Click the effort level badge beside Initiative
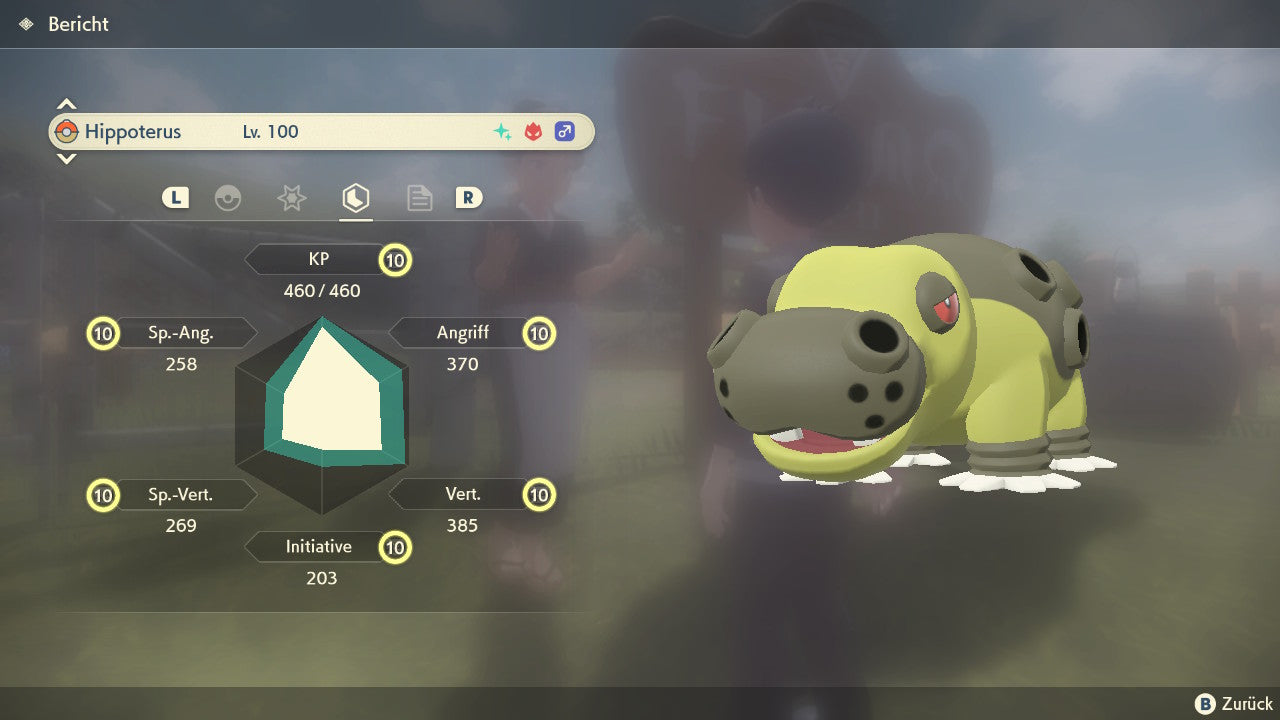Screen dimensions: 1280x720 click(x=395, y=548)
